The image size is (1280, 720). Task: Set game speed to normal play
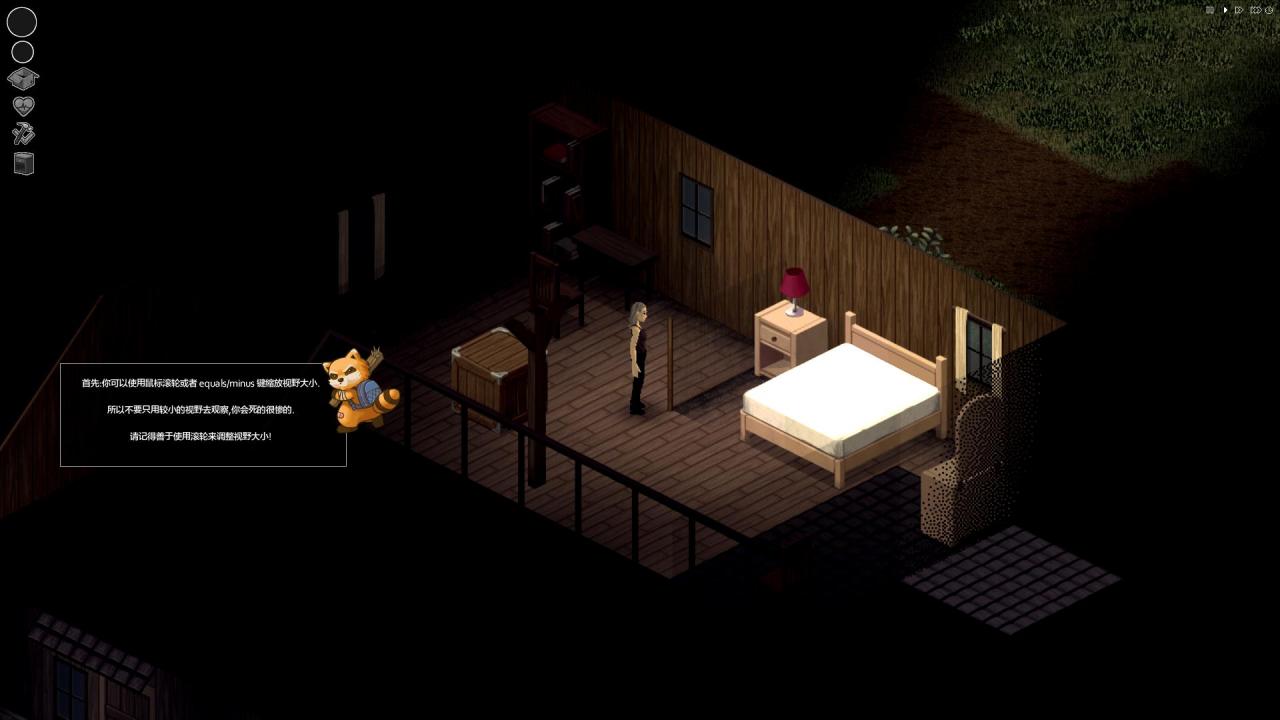[1225, 10]
